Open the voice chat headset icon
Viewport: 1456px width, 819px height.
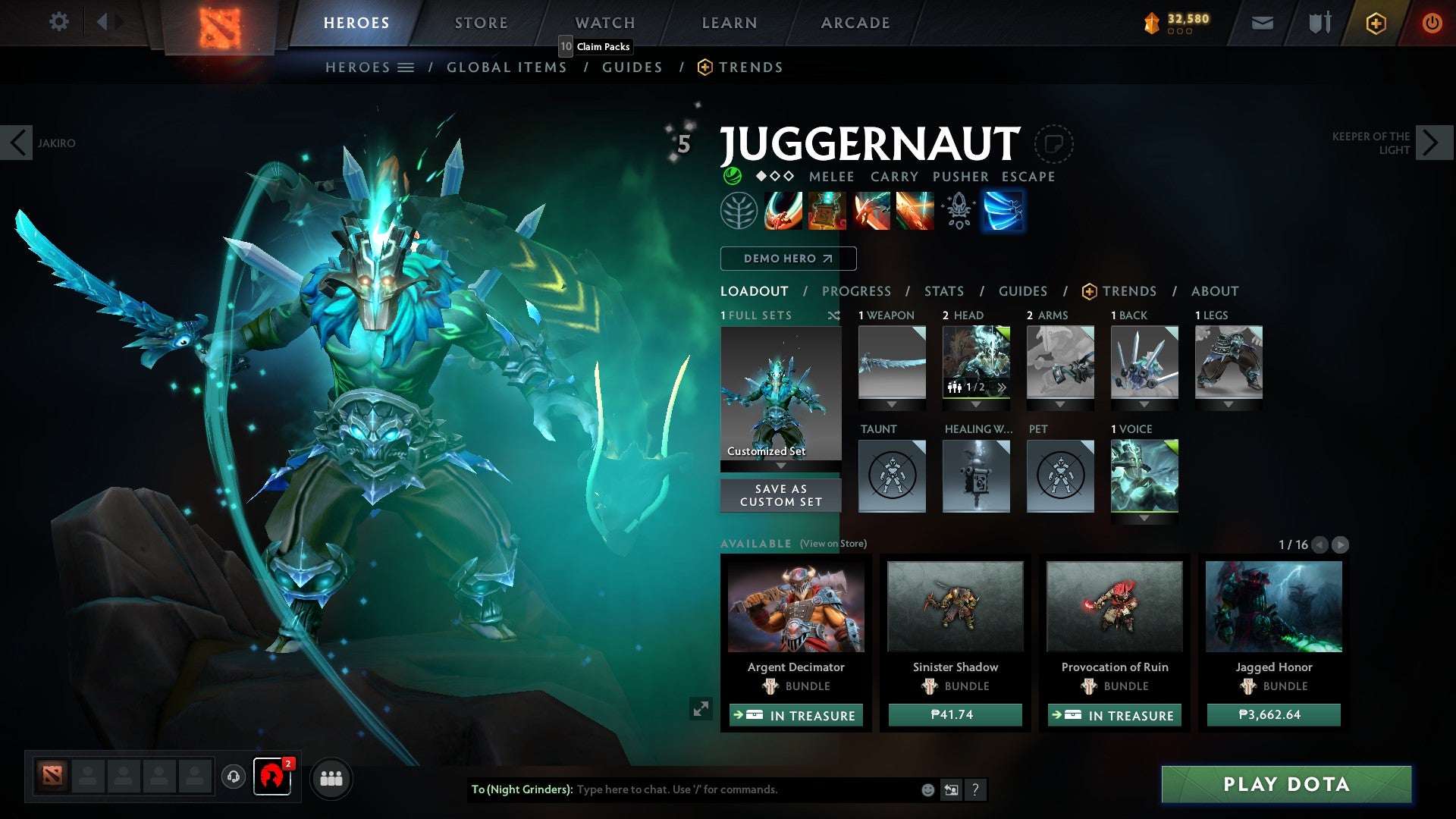[232, 778]
